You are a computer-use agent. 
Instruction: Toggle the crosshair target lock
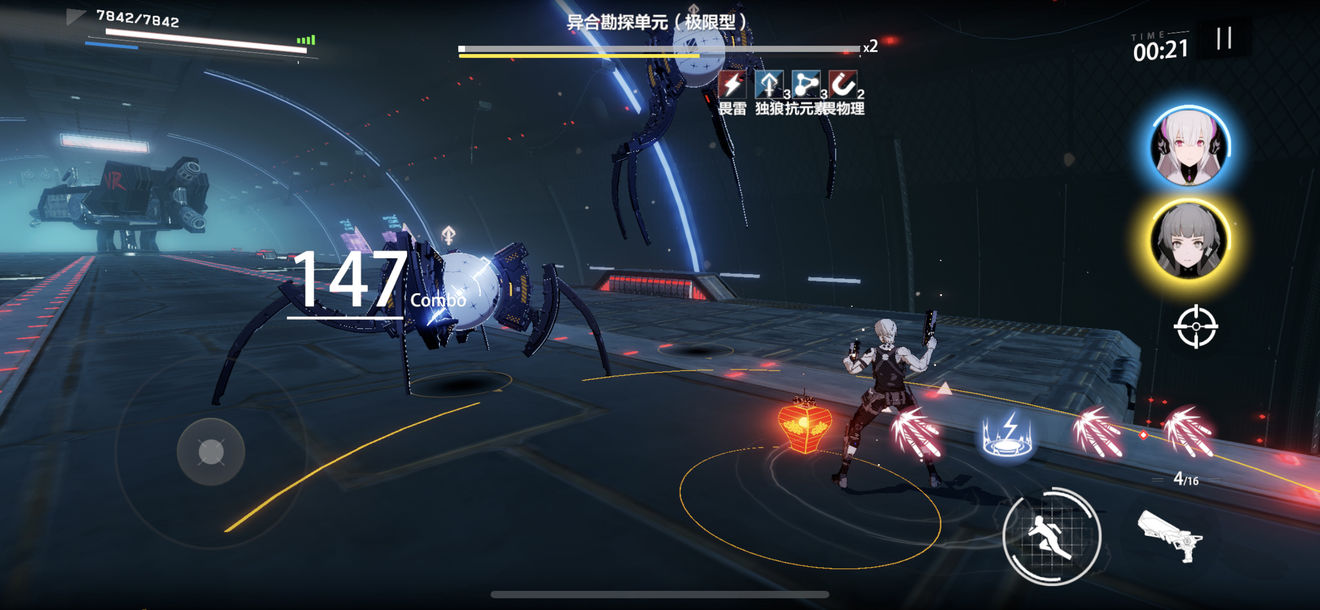tap(1195, 327)
